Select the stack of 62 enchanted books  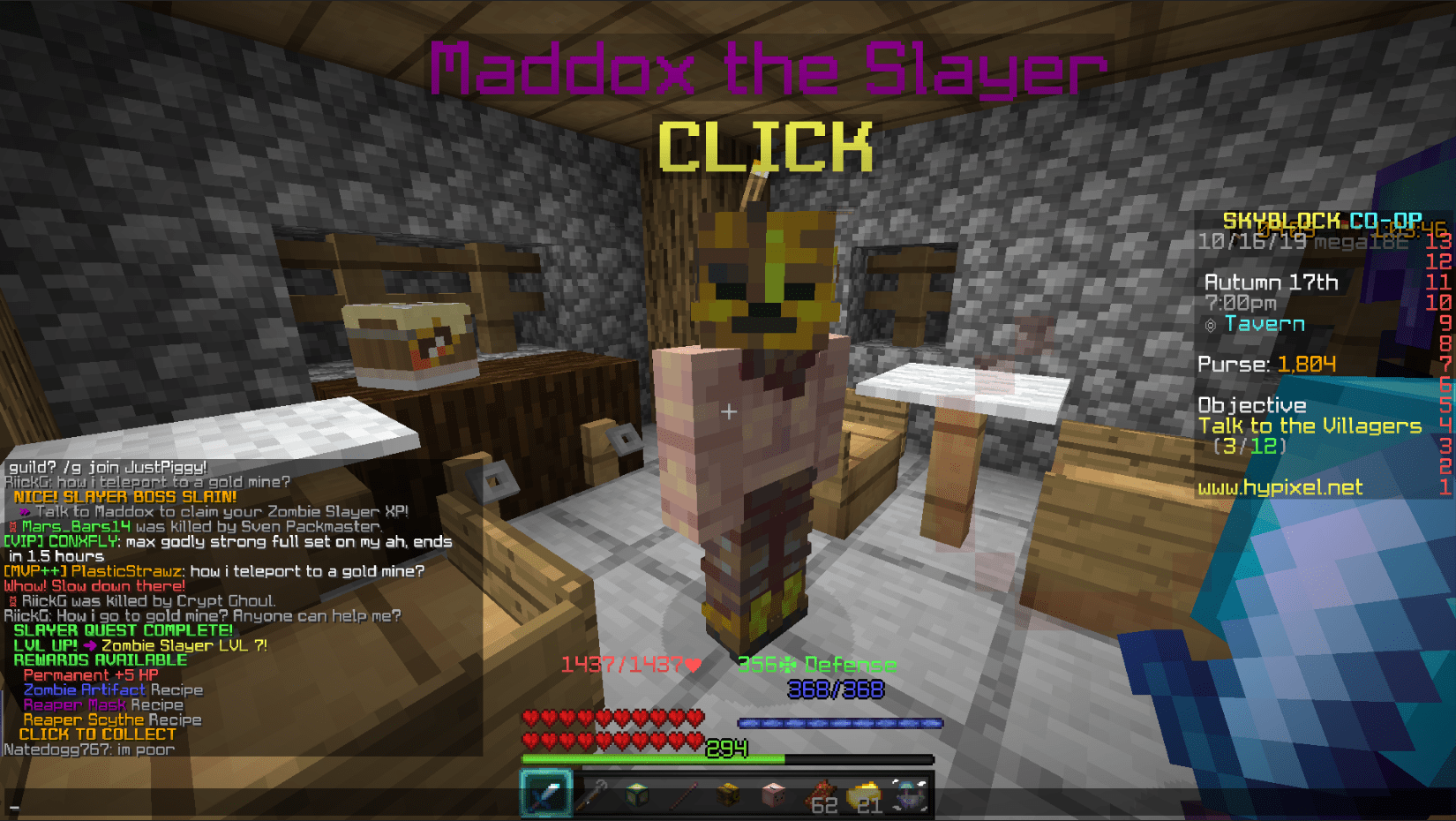pos(822,793)
